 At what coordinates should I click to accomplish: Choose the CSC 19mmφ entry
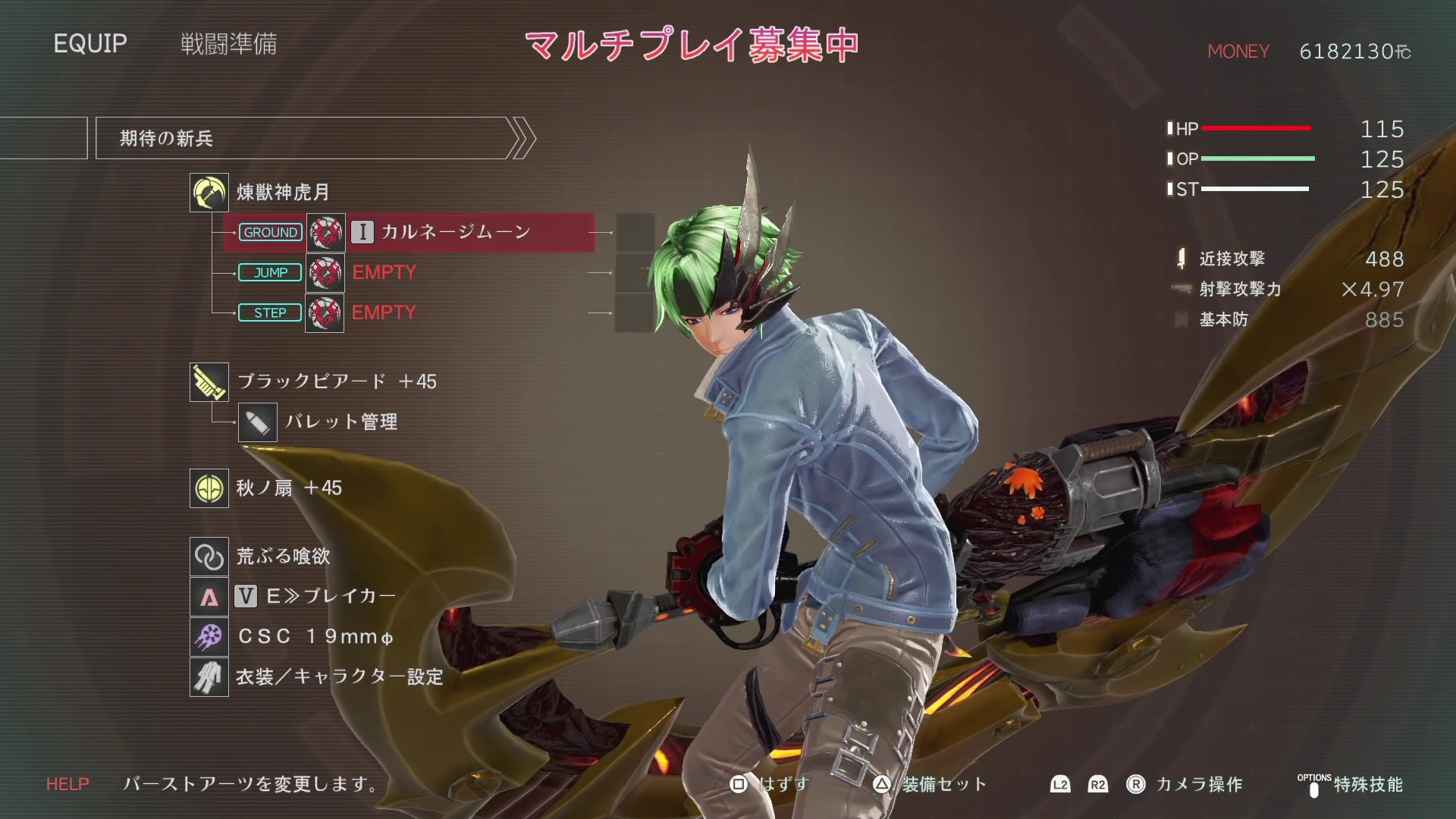315,636
